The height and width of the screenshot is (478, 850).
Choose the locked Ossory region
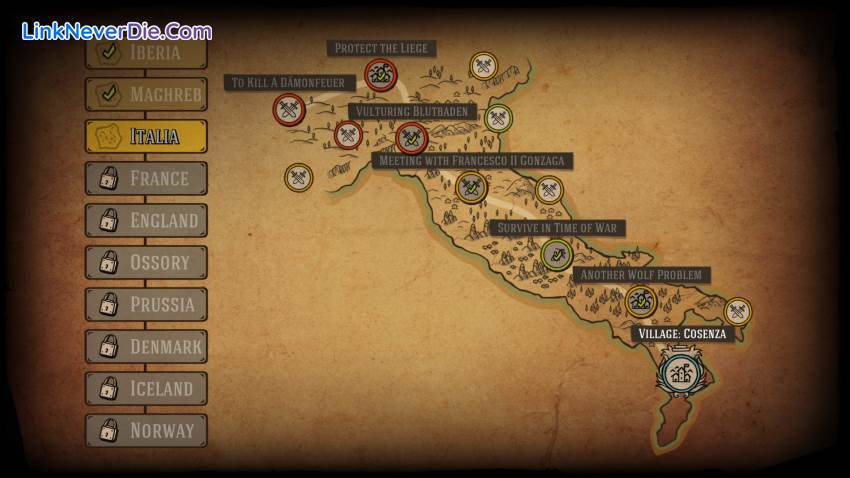[x=146, y=262]
